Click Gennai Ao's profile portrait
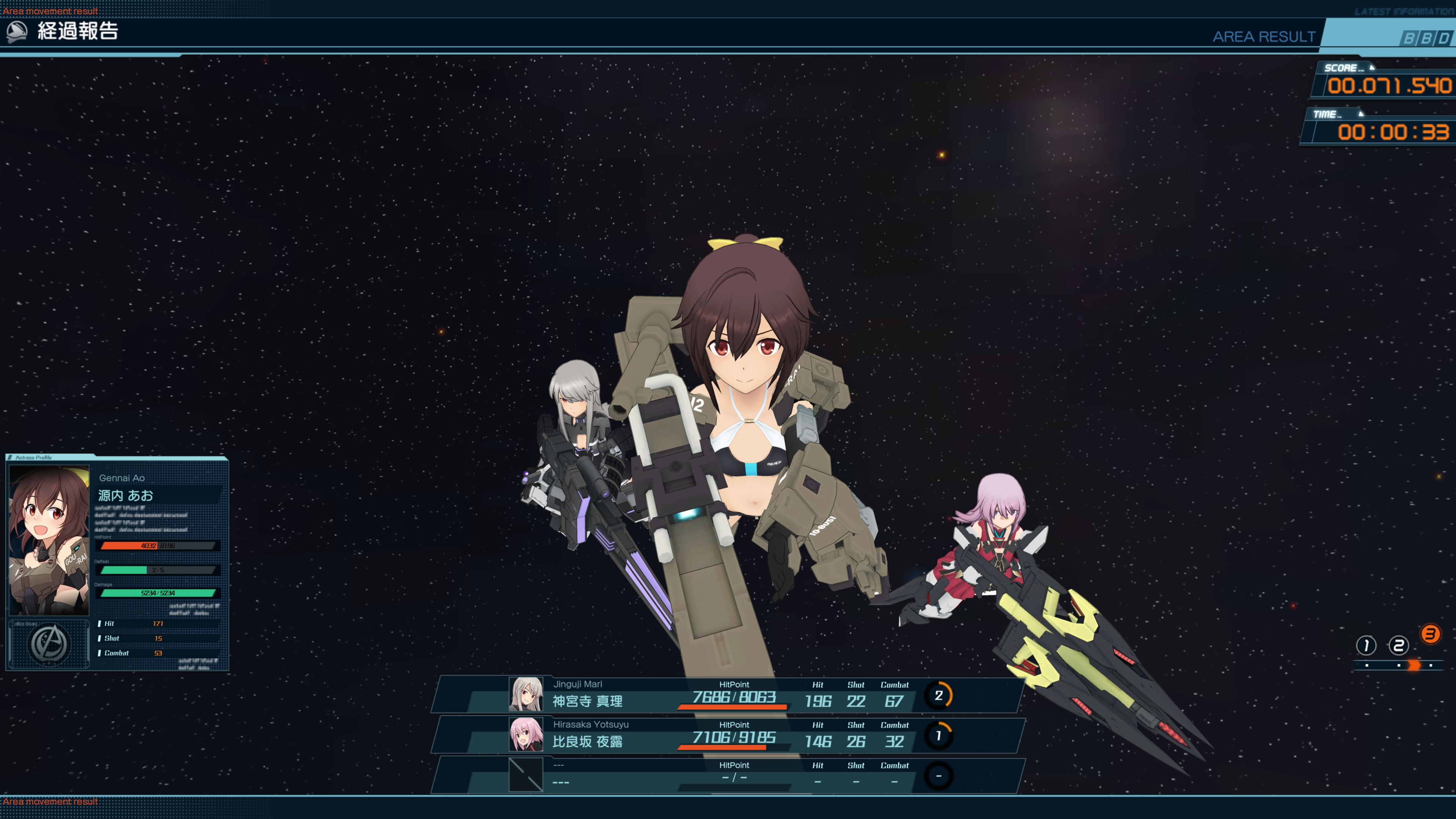1456x819 pixels. click(x=49, y=540)
